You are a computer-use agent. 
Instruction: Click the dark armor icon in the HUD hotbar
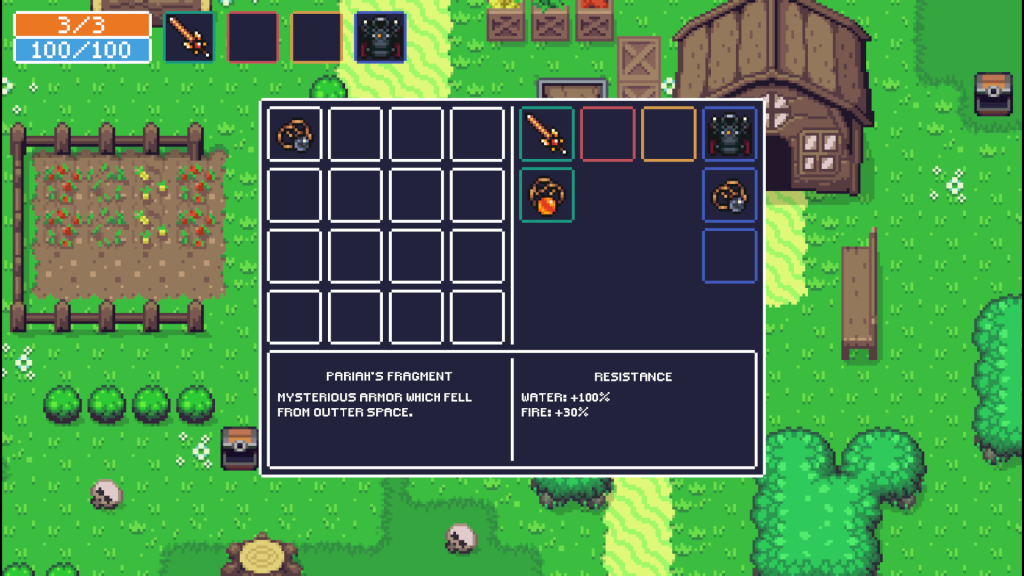(x=380, y=37)
